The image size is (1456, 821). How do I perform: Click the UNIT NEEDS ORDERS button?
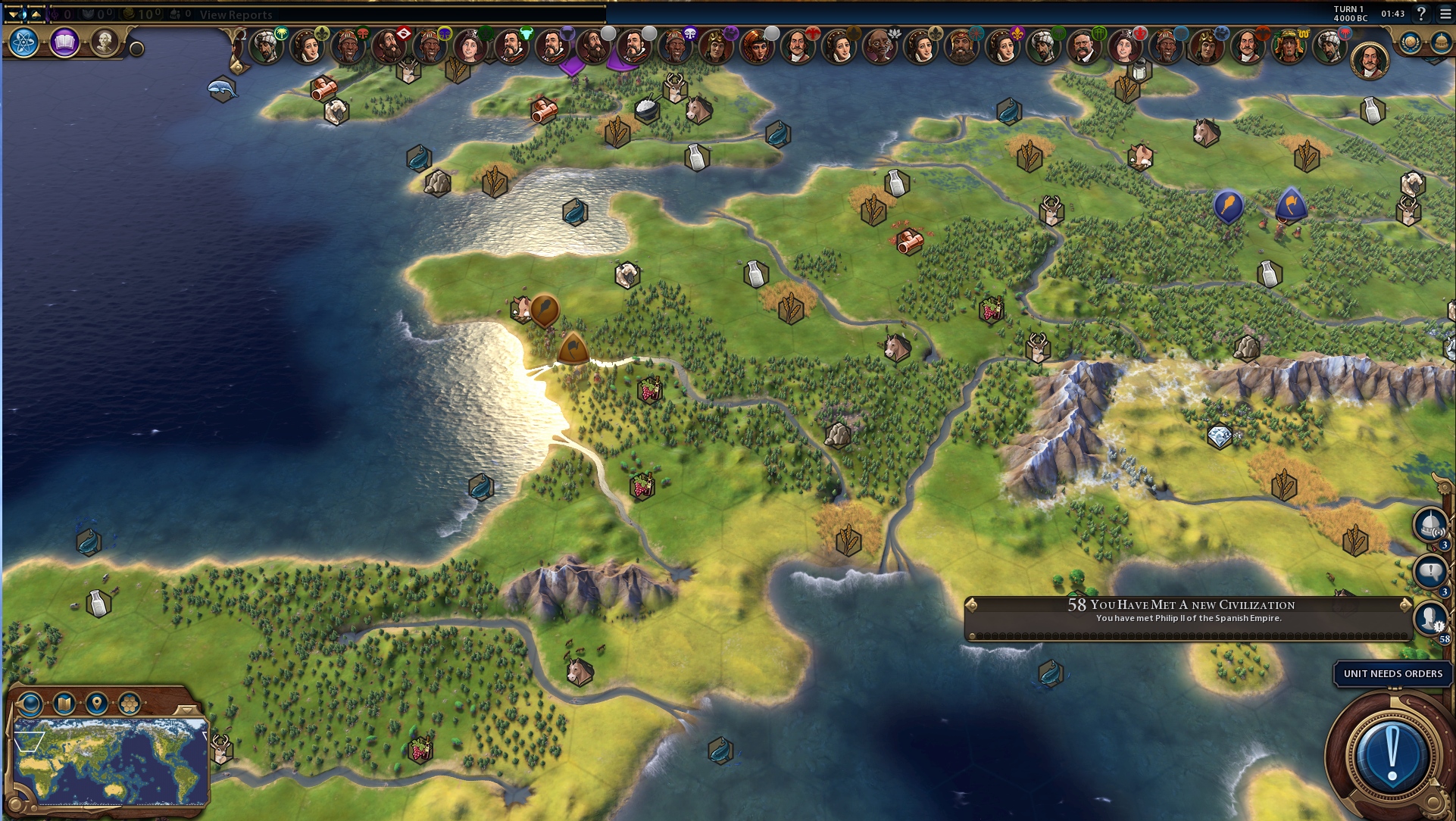1391,674
